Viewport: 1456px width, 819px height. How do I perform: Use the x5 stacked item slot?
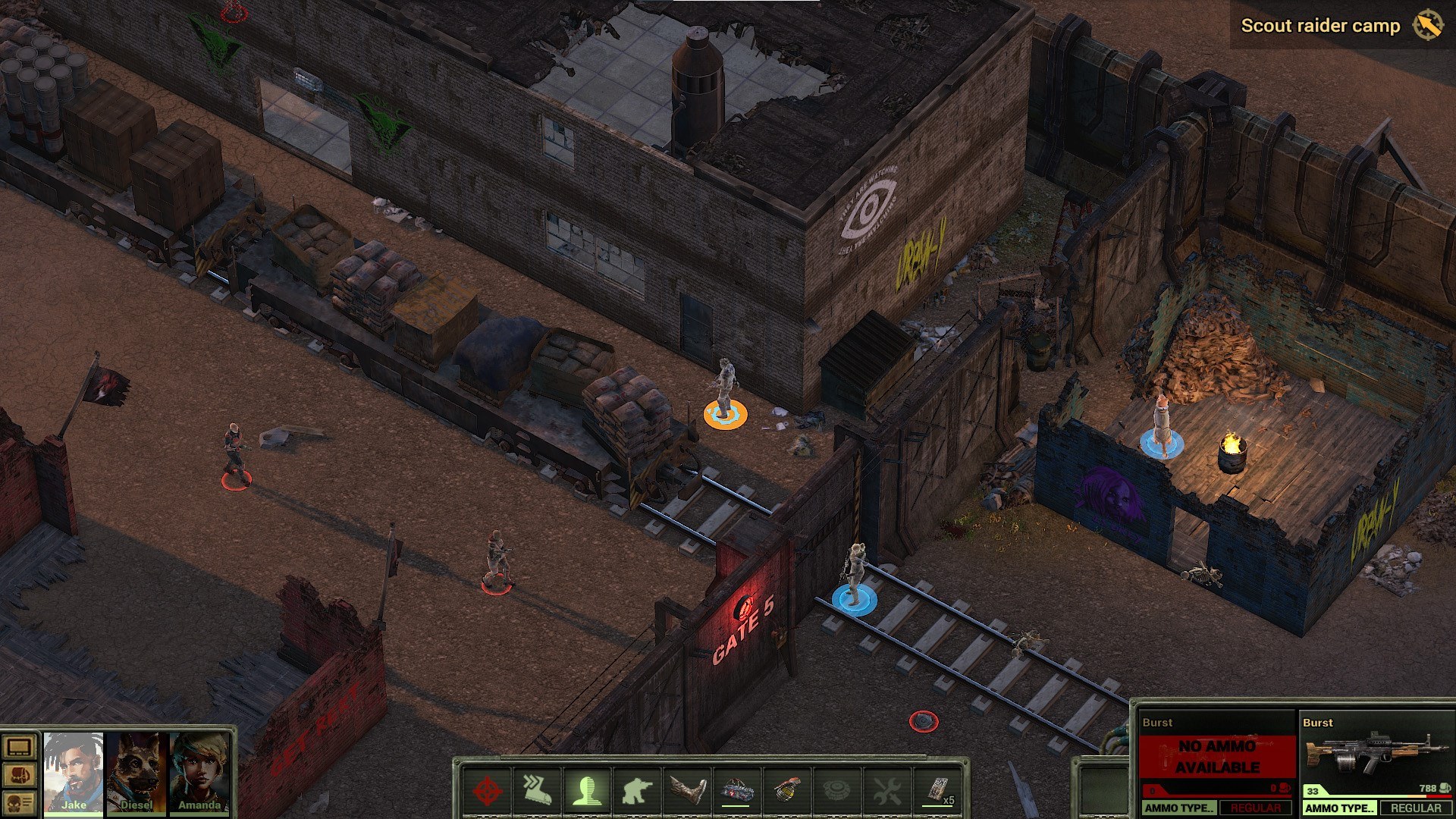(x=937, y=791)
